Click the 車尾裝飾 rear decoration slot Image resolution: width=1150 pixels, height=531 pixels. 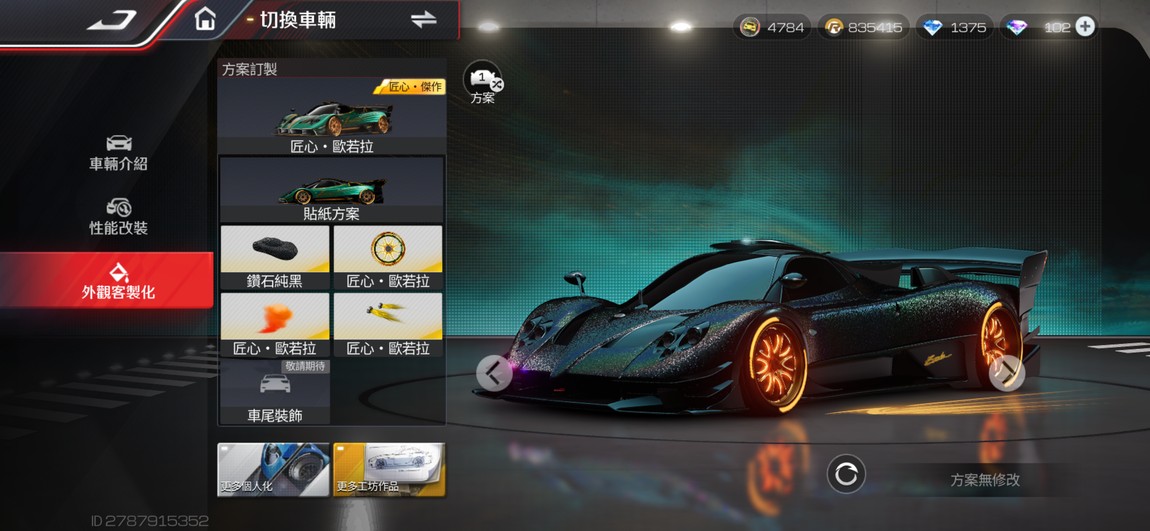point(275,392)
